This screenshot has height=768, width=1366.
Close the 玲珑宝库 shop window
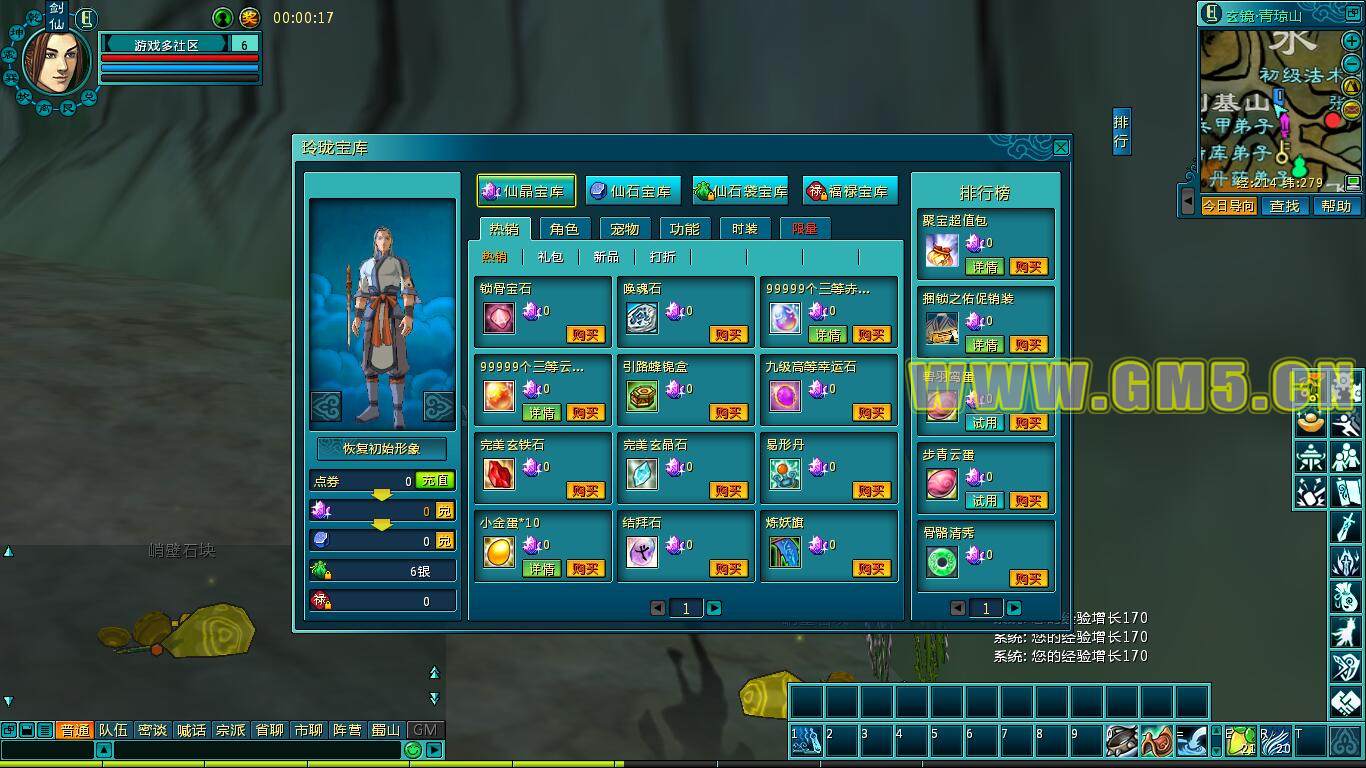(x=1061, y=148)
